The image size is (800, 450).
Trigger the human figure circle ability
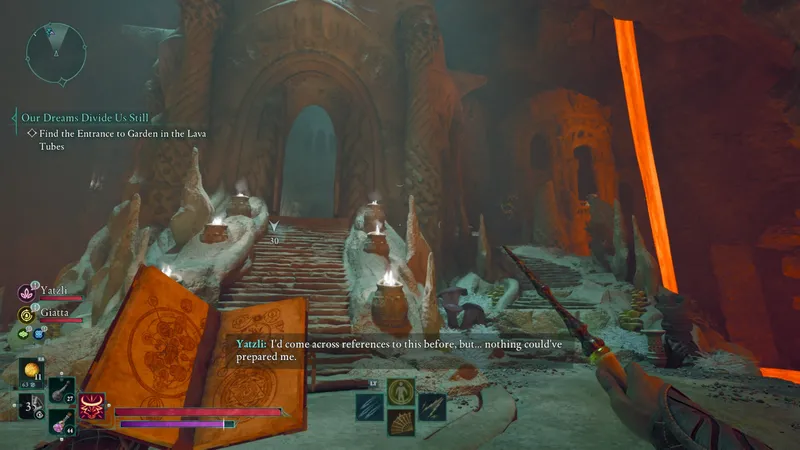tap(401, 391)
